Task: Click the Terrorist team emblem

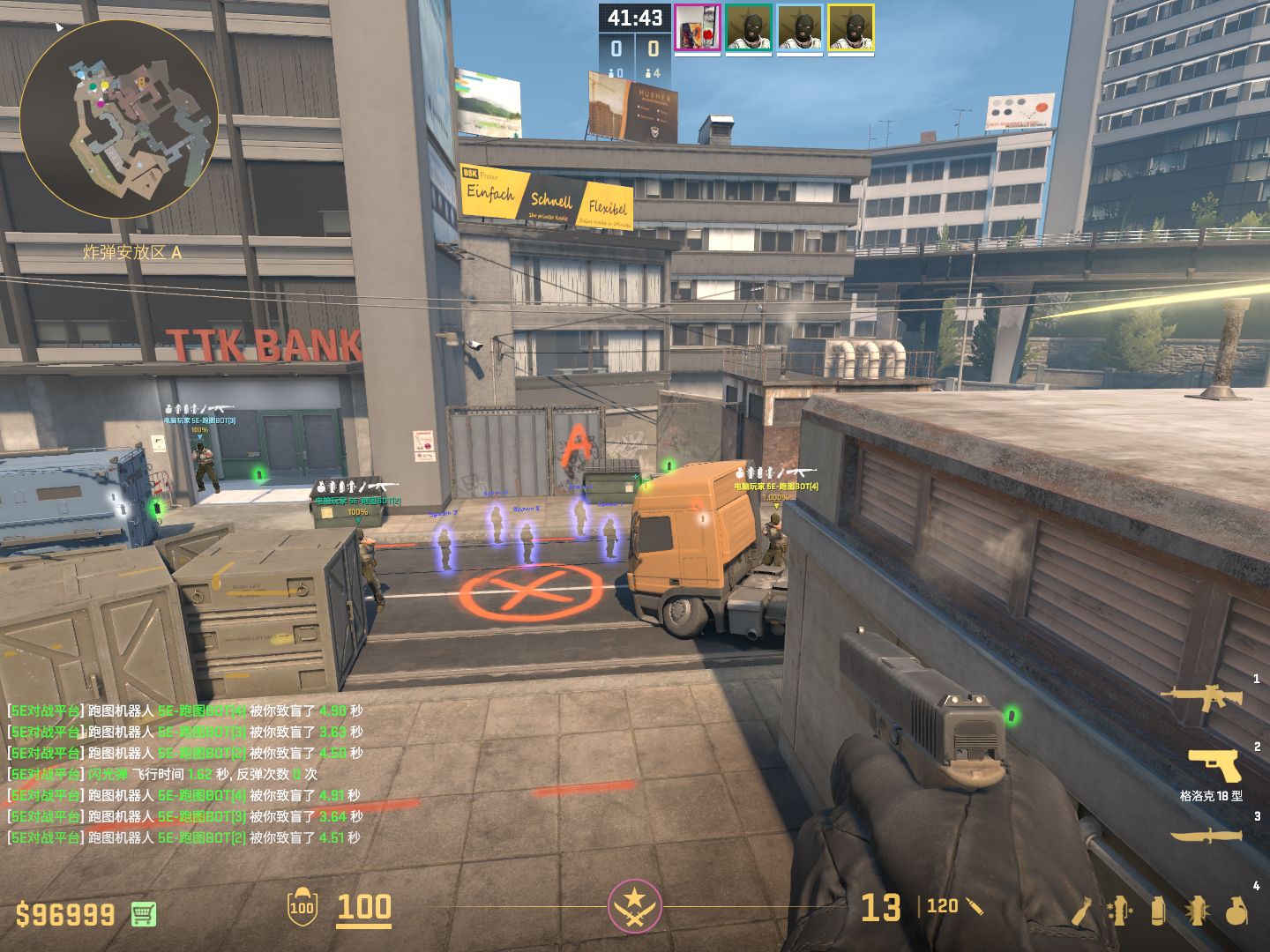Action: (x=634, y=906)
